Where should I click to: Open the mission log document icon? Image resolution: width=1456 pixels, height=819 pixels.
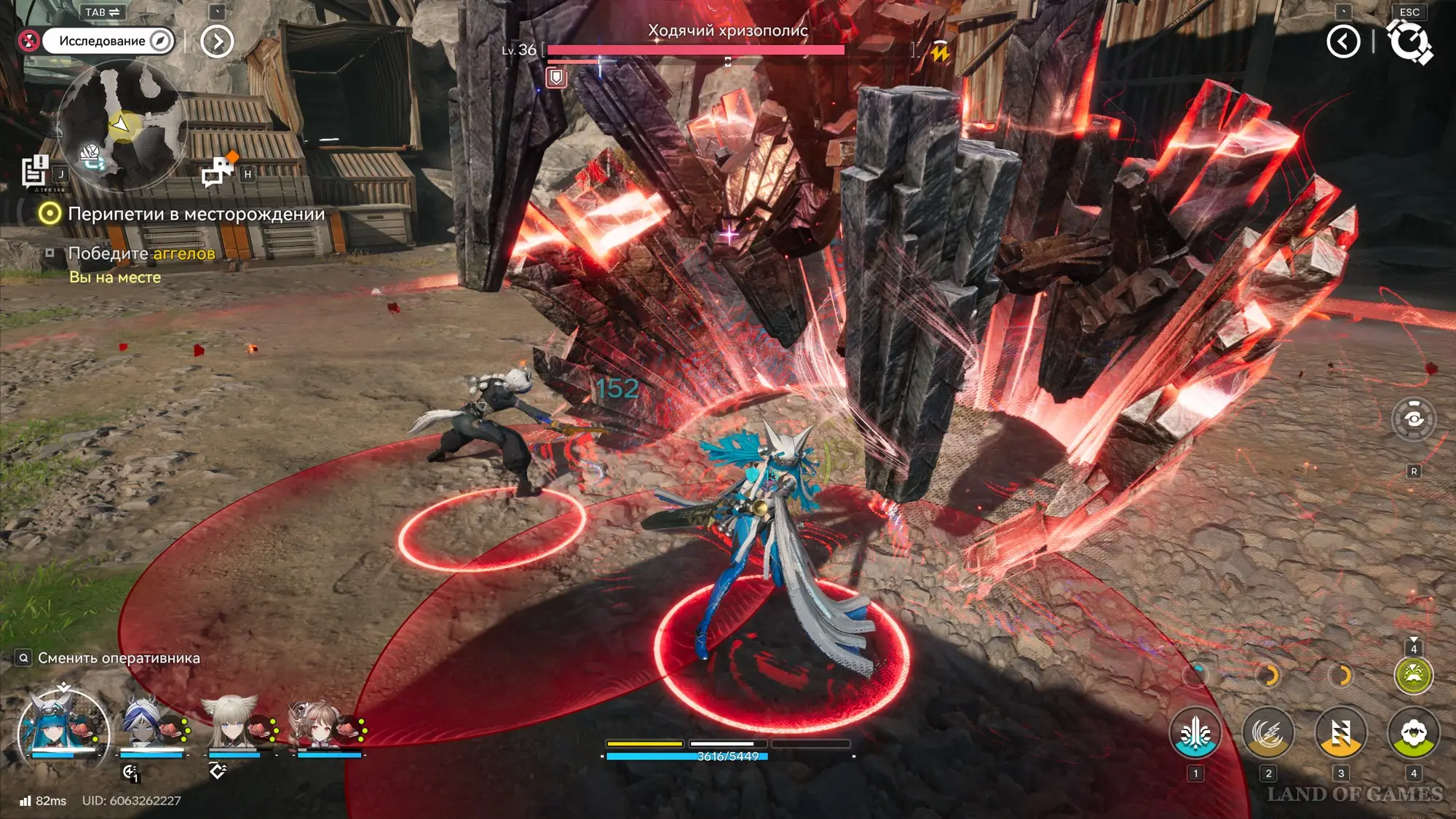33,172
